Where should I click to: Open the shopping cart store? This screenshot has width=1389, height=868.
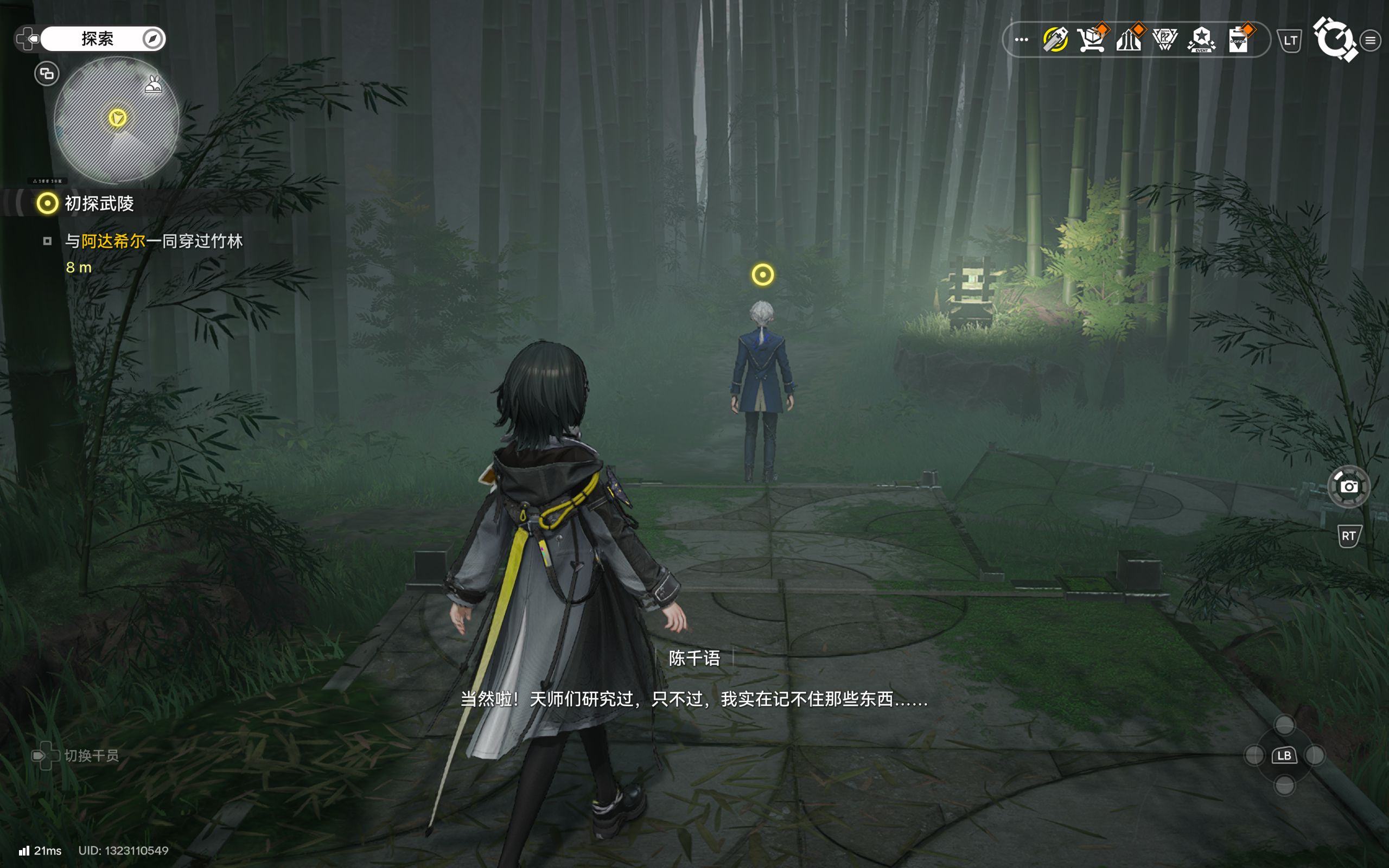point(1091,40)
